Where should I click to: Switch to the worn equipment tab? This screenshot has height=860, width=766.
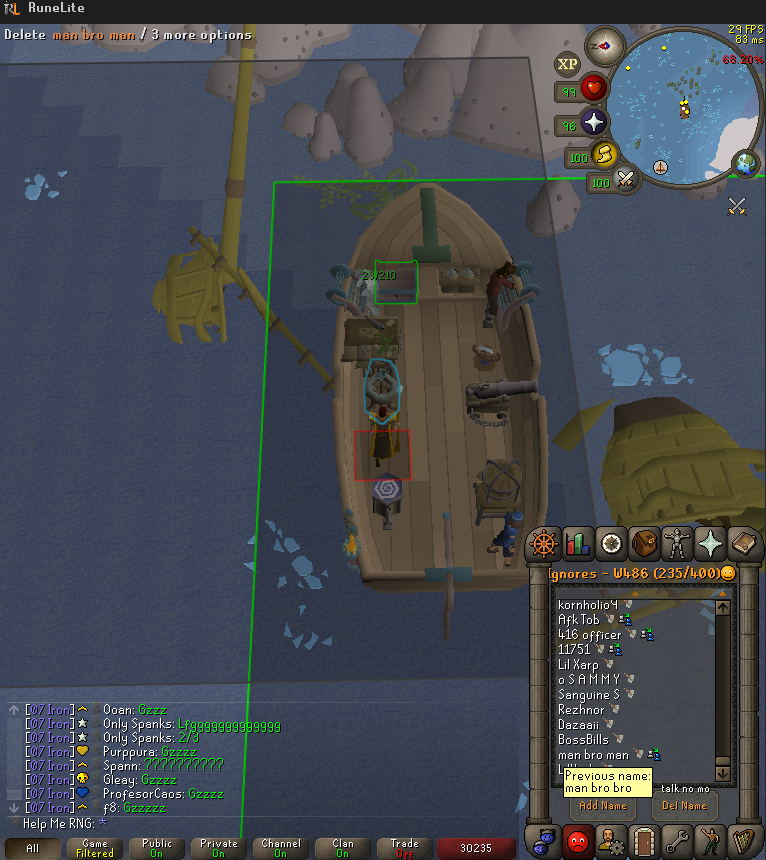point(677,544)
